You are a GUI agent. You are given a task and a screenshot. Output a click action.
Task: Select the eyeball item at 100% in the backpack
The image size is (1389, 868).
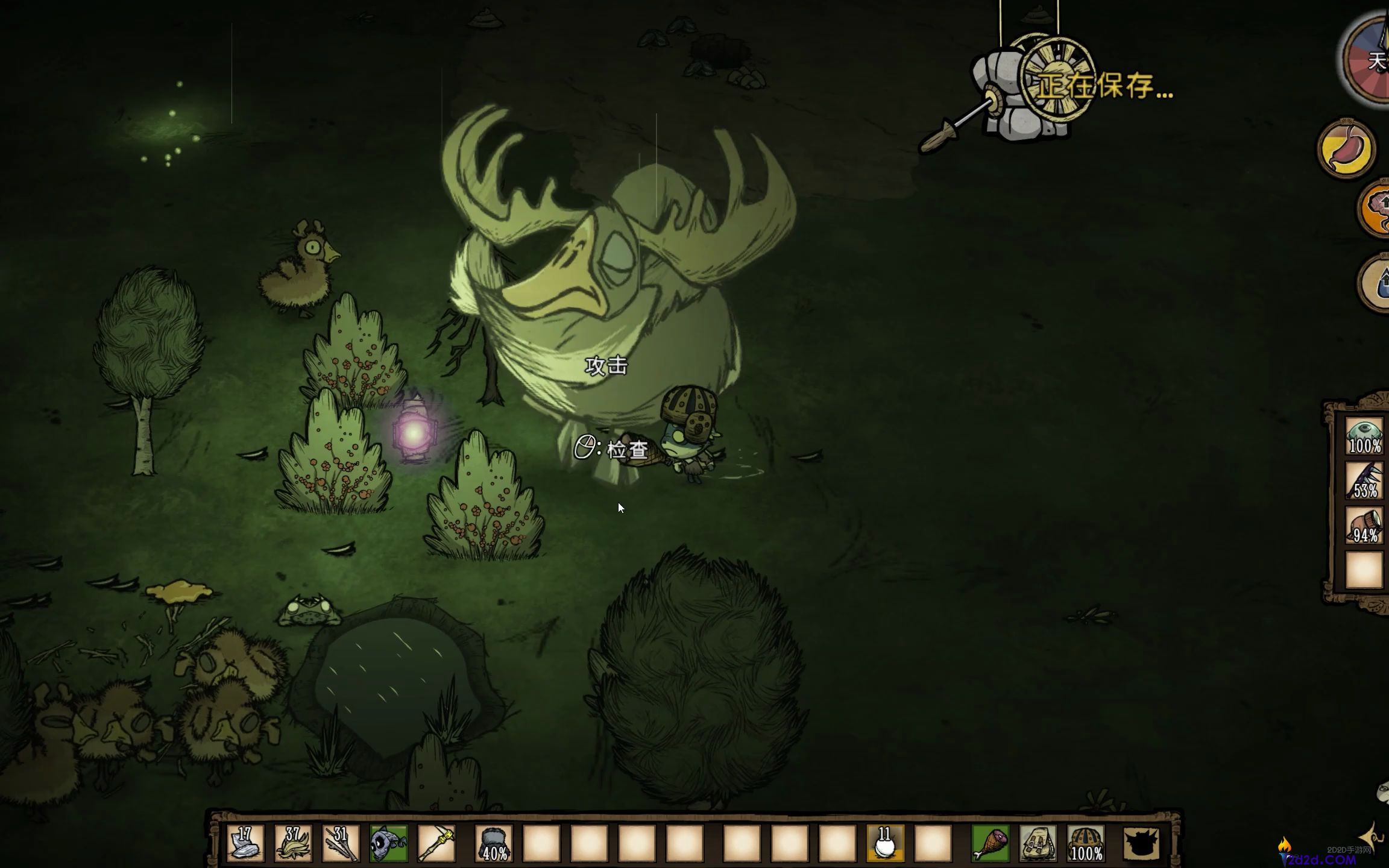tap(1364, 436)
